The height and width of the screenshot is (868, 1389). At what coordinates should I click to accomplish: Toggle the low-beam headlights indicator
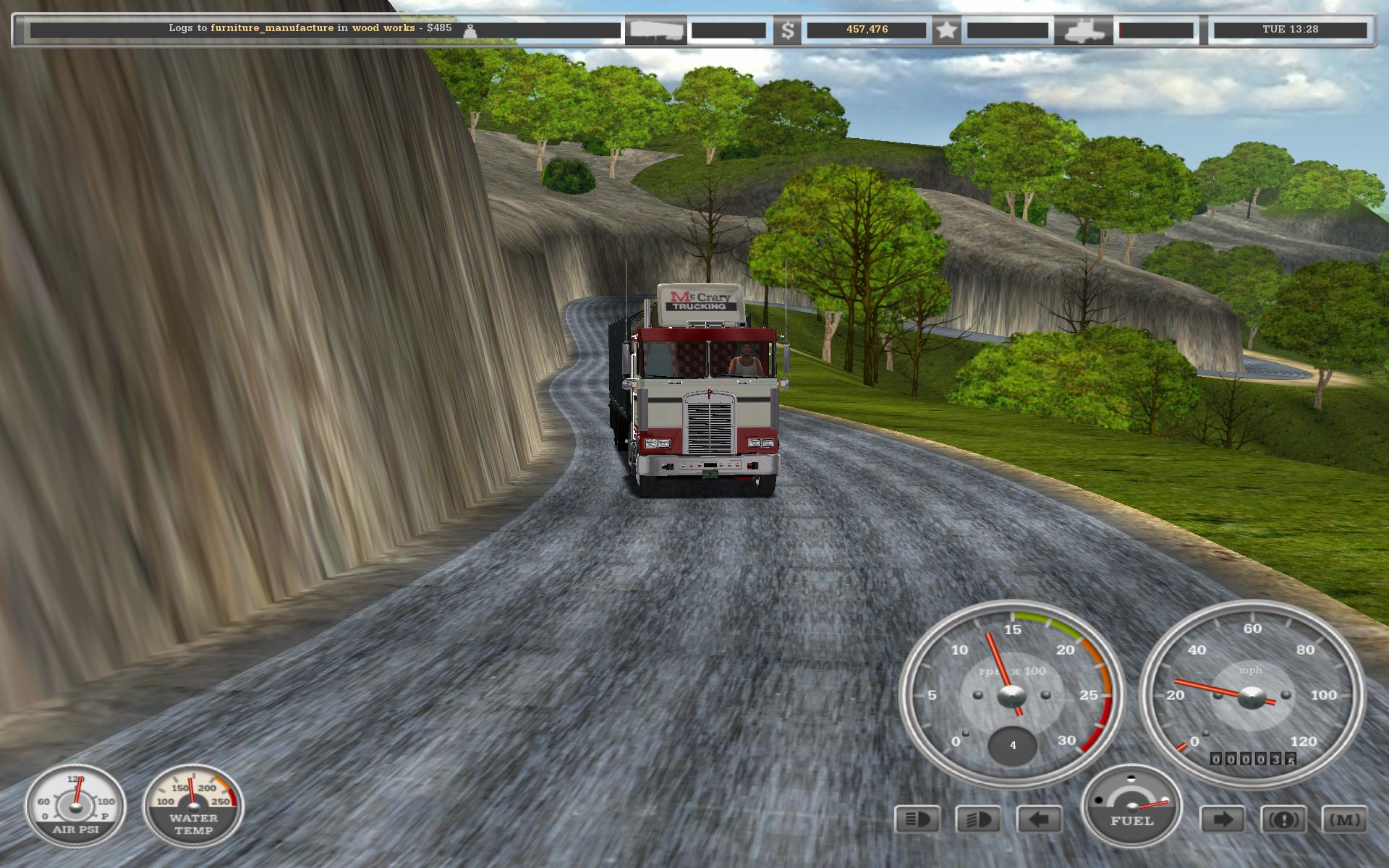[978, 820]
